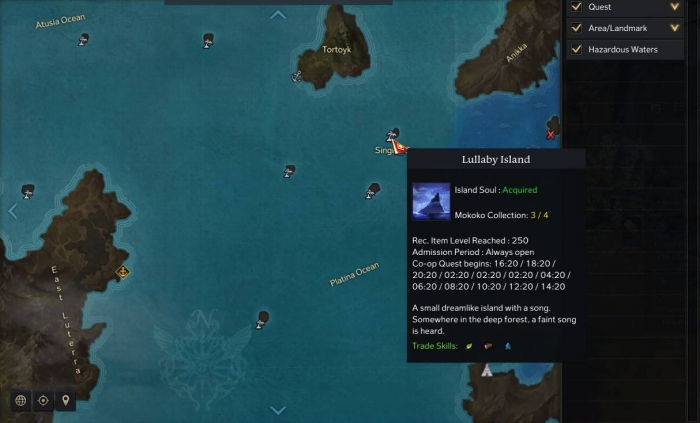Open the world globe map view
This screenshot has width=700, height=423.
(x=20, y=400)
